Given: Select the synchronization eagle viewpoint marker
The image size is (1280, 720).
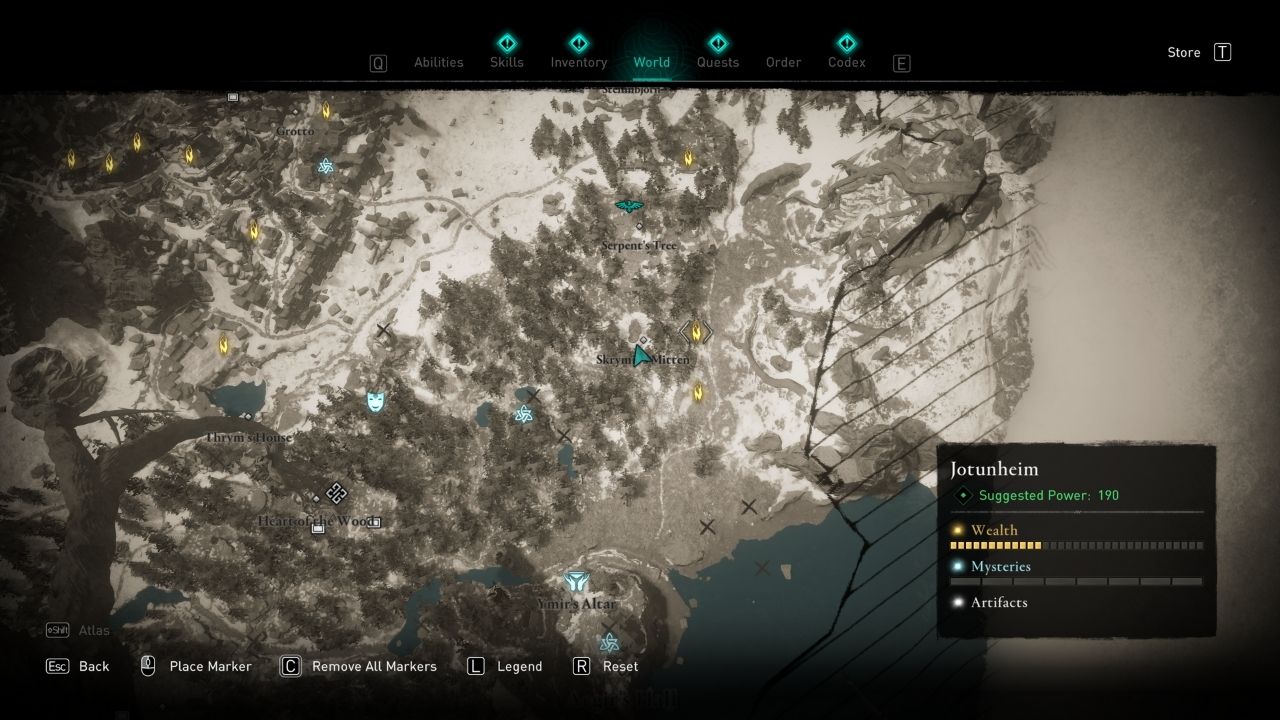Looking at the screenshot, I should pos(629,206).
